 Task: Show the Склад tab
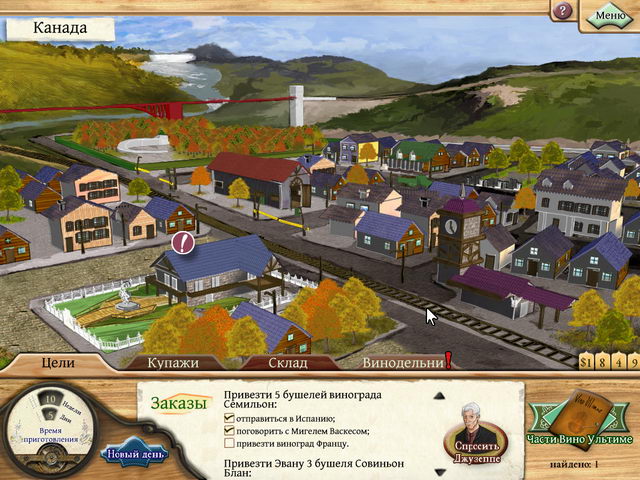click(x=287, y=362)
